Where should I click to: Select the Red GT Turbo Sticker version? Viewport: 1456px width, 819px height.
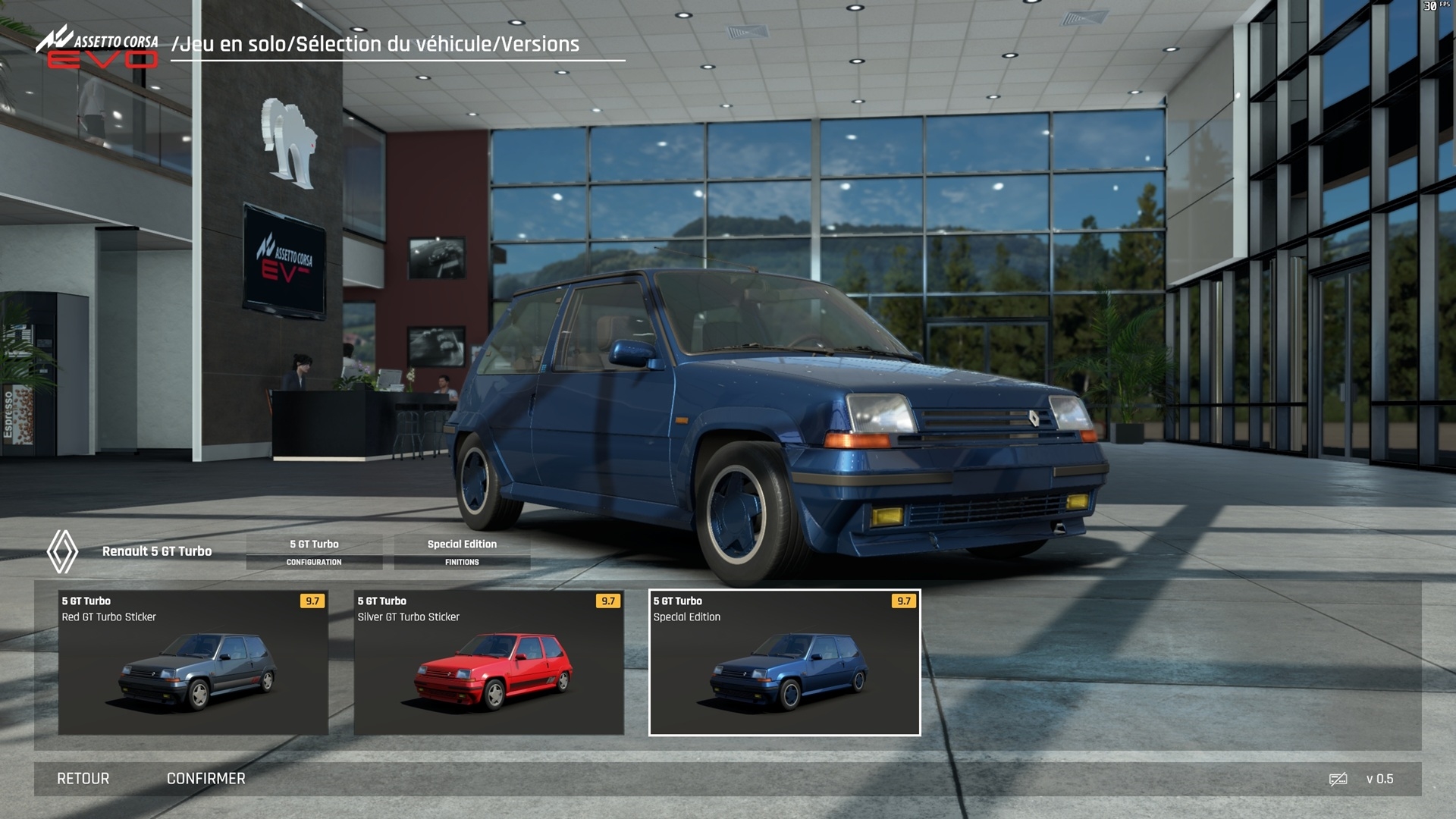193,662
